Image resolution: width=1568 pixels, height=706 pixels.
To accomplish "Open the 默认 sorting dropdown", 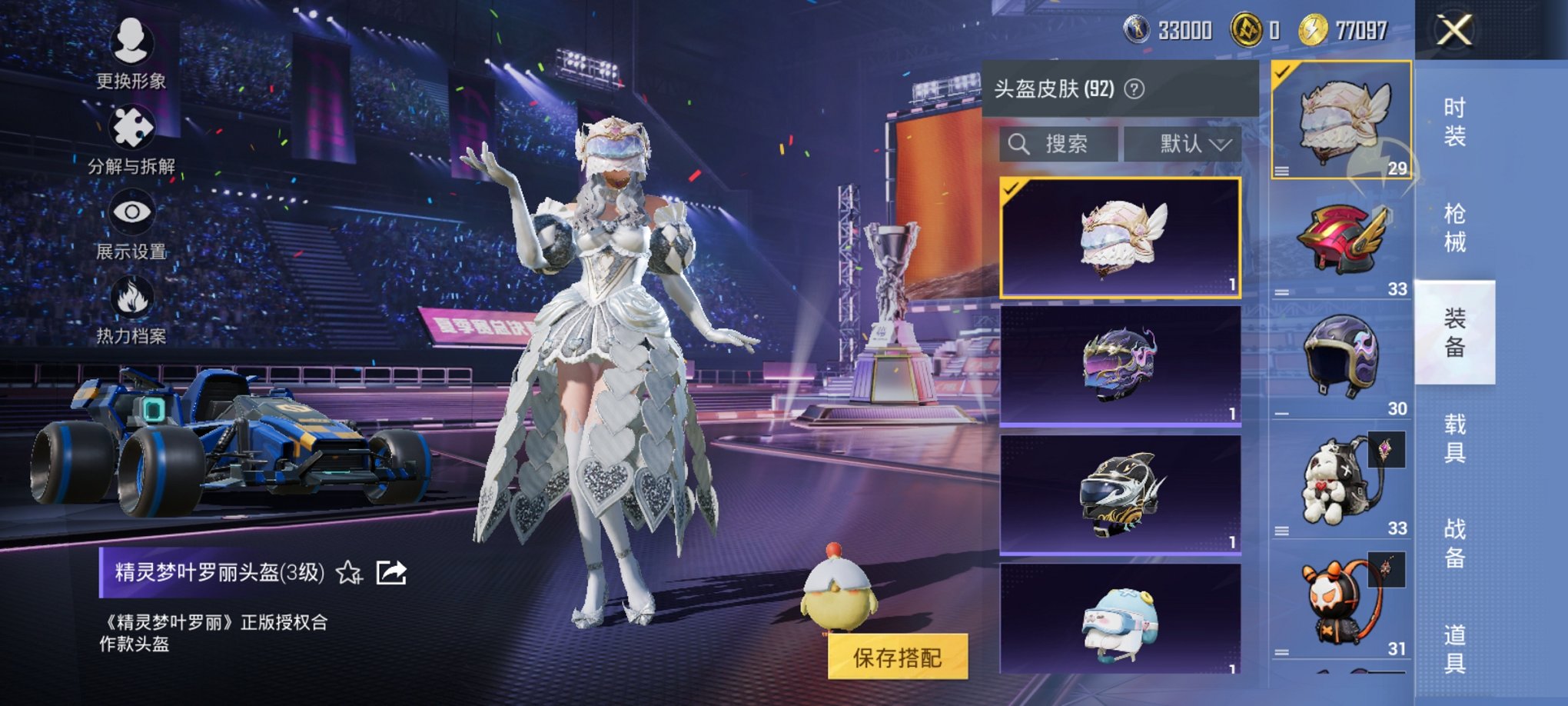I will coord(1184,144).
